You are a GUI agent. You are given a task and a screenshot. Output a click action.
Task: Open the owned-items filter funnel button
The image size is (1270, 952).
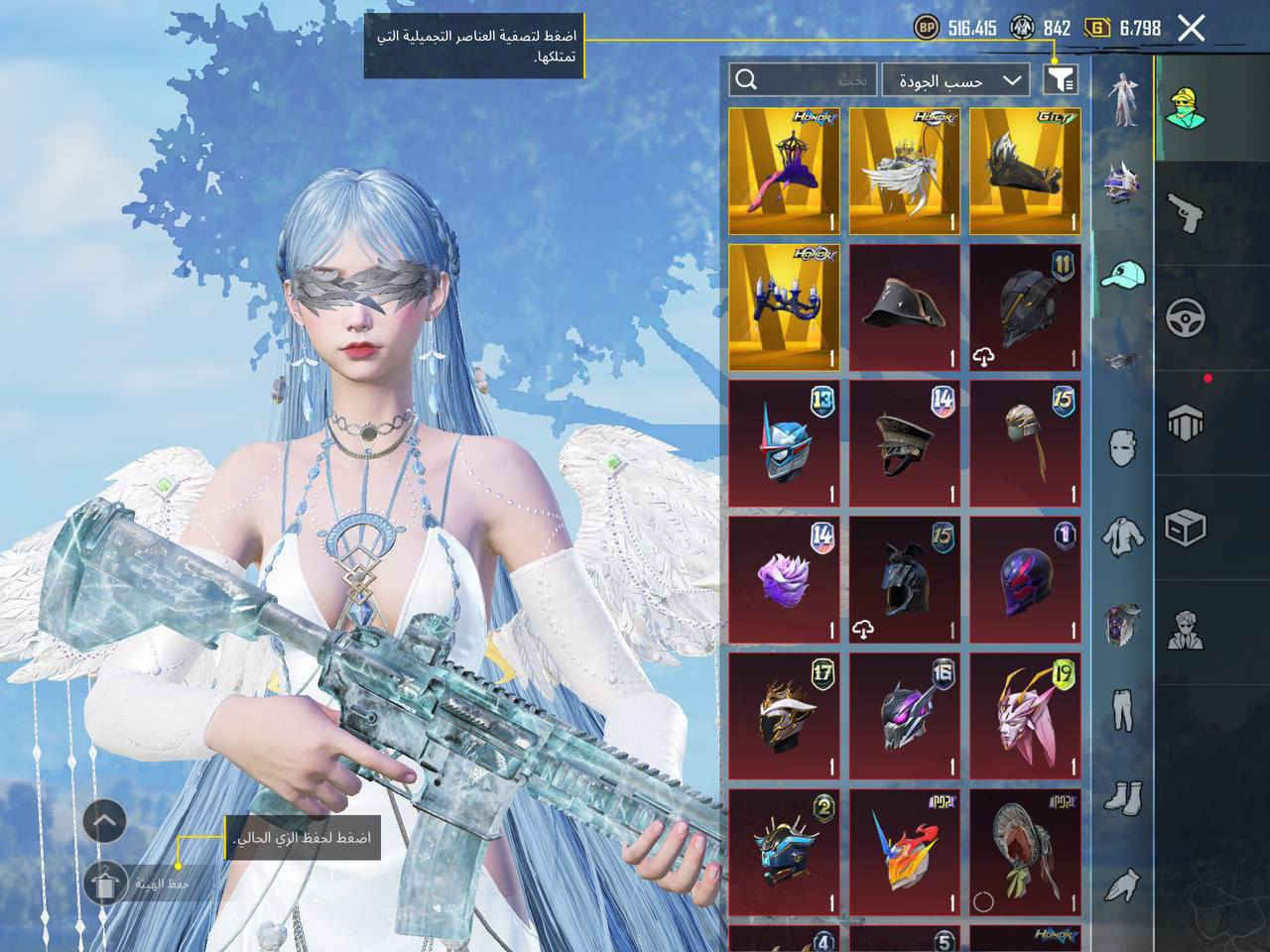[x=1060, y=79]
